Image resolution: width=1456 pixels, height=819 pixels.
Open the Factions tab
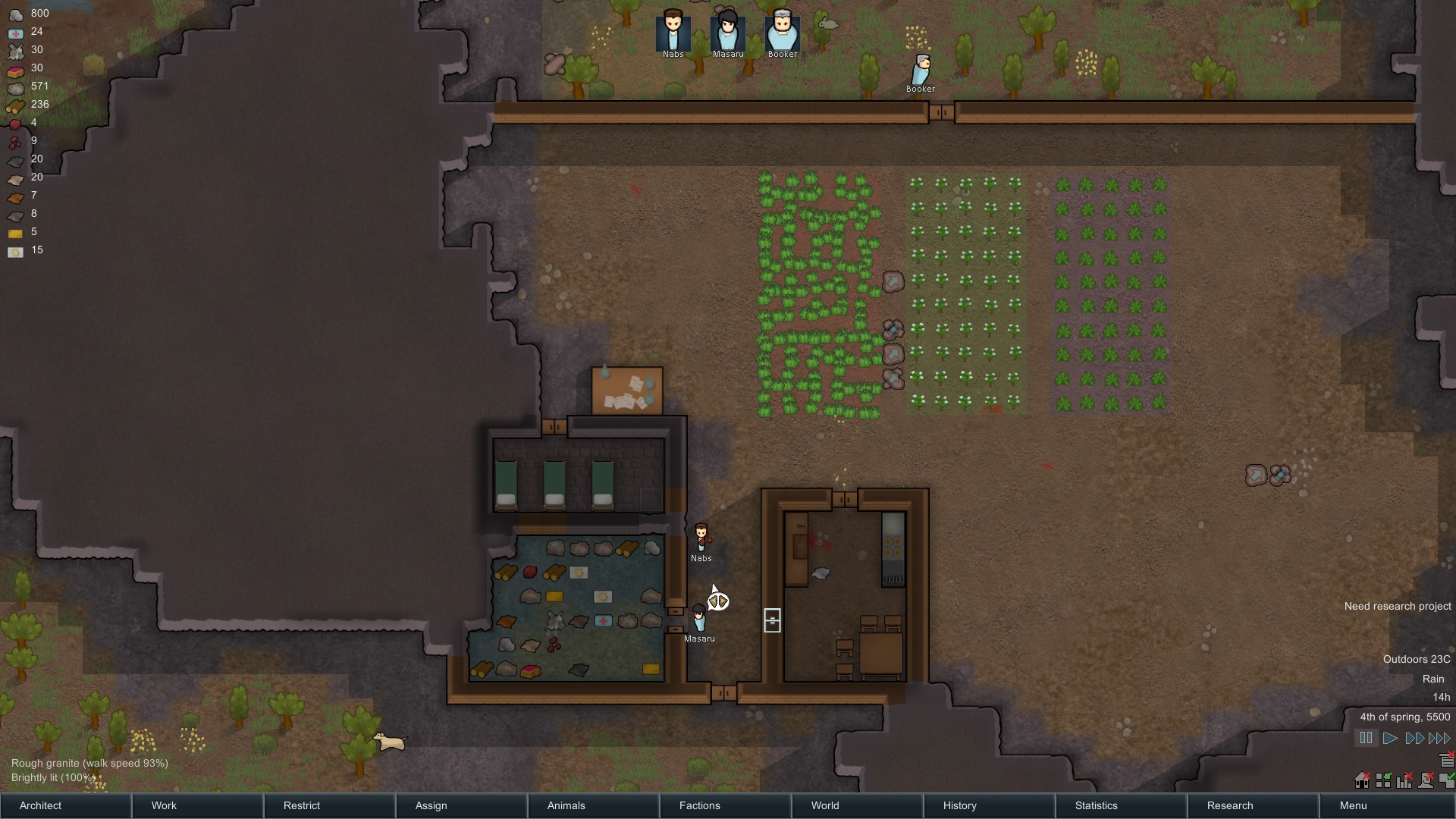(x=725, y=805)
